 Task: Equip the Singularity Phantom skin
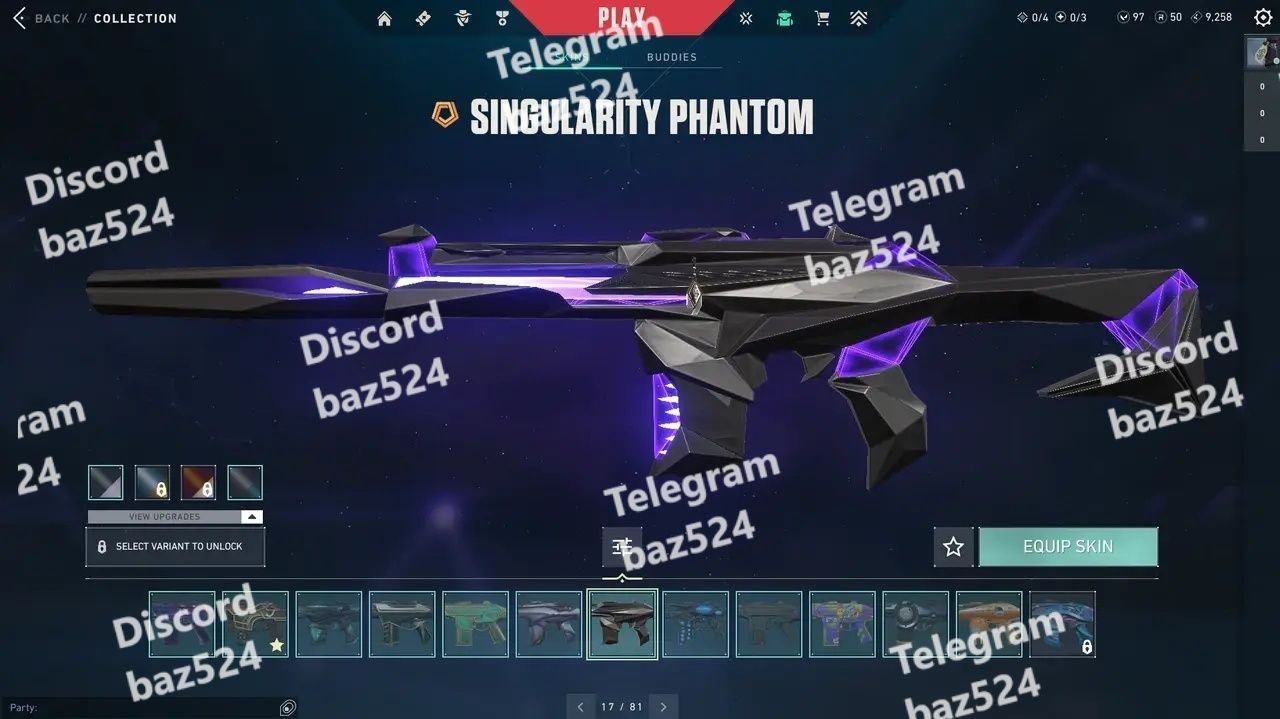(x=1067, y=547)
